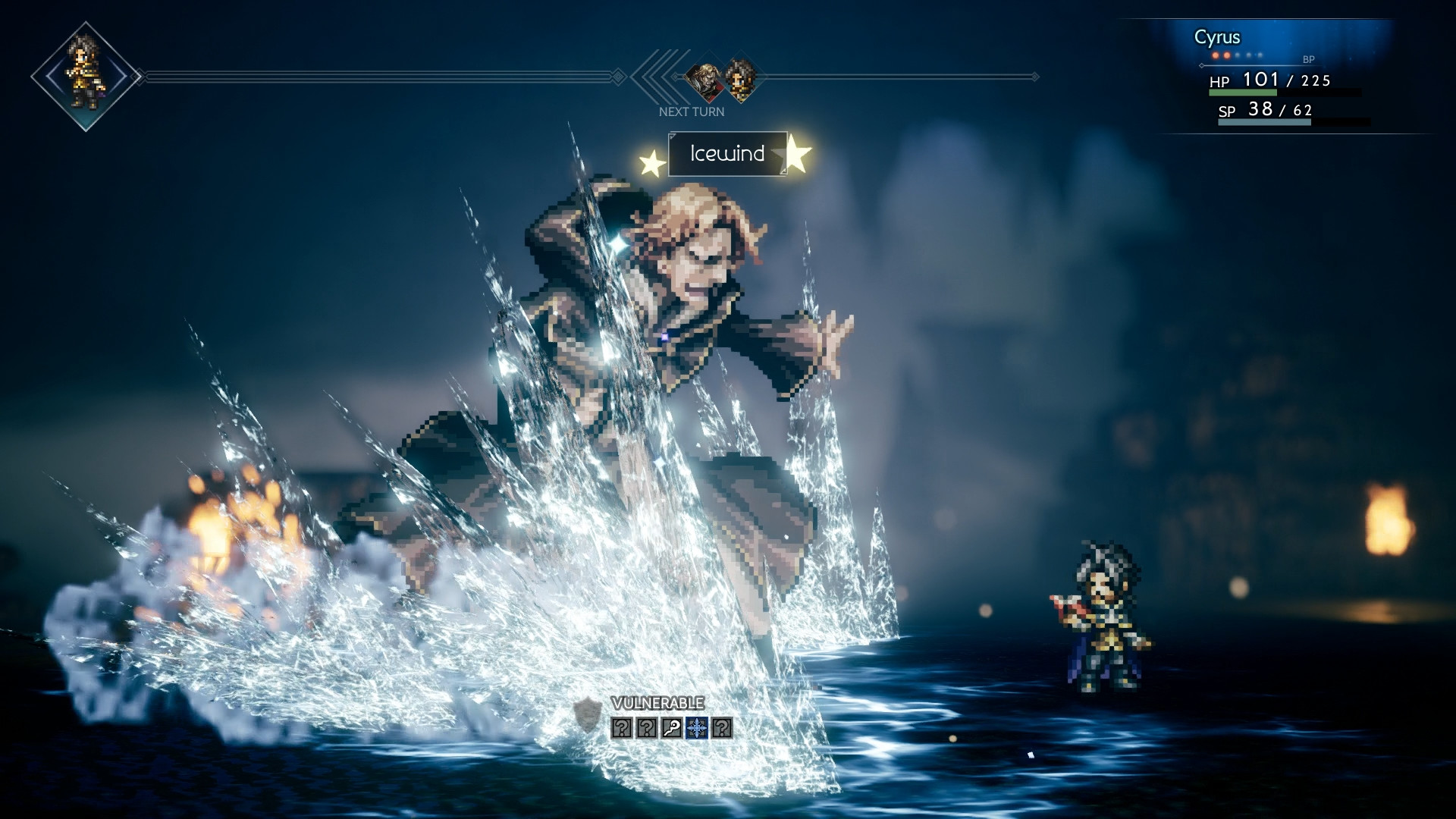Expand the left star beside the Icewind banner
Screen dimensions: 1456x819
653,162
